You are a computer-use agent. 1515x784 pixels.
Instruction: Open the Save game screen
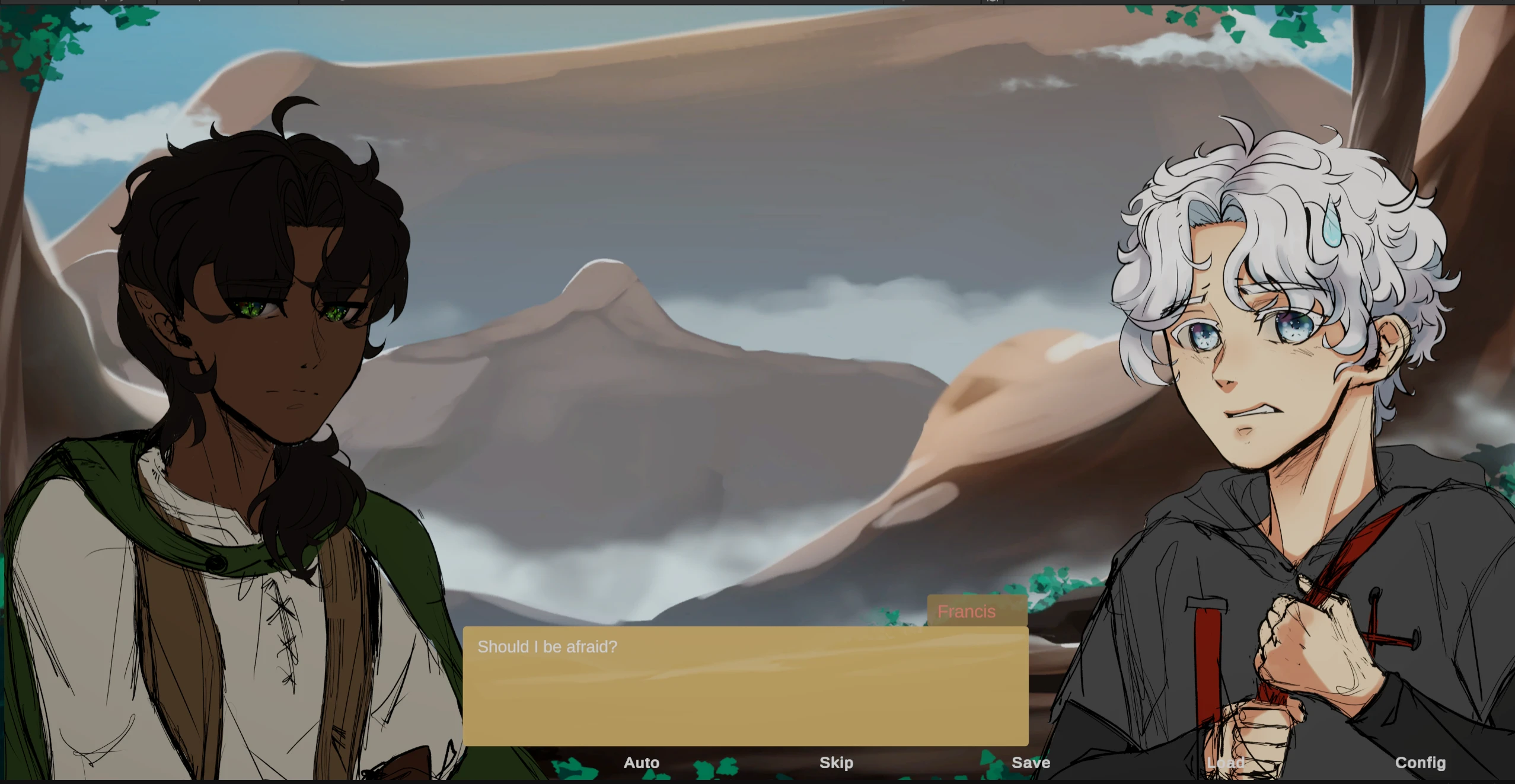coord(1031,763)
